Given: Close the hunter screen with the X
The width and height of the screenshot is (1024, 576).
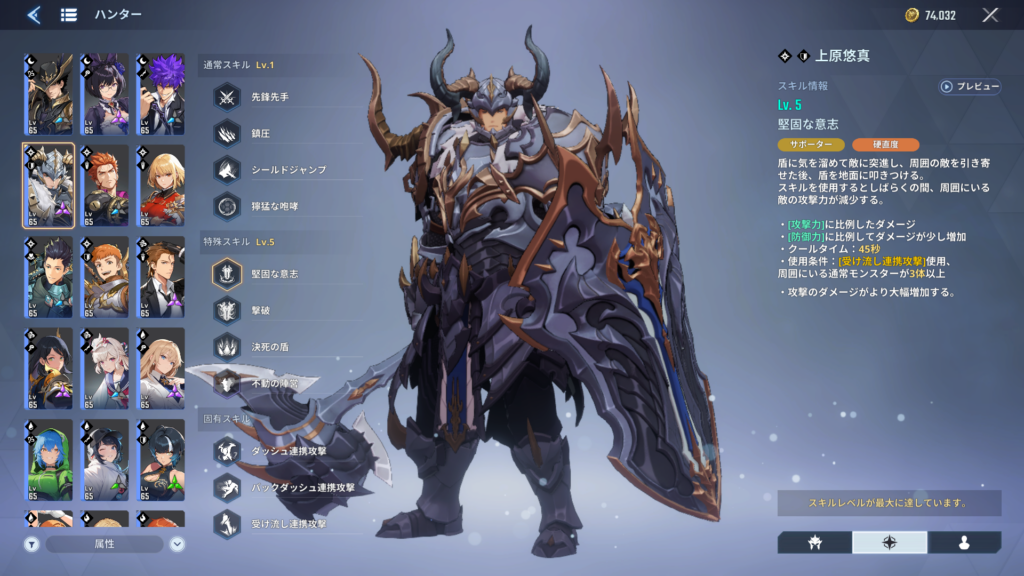Looking at the screenshot, I should (x=990, y=15).
